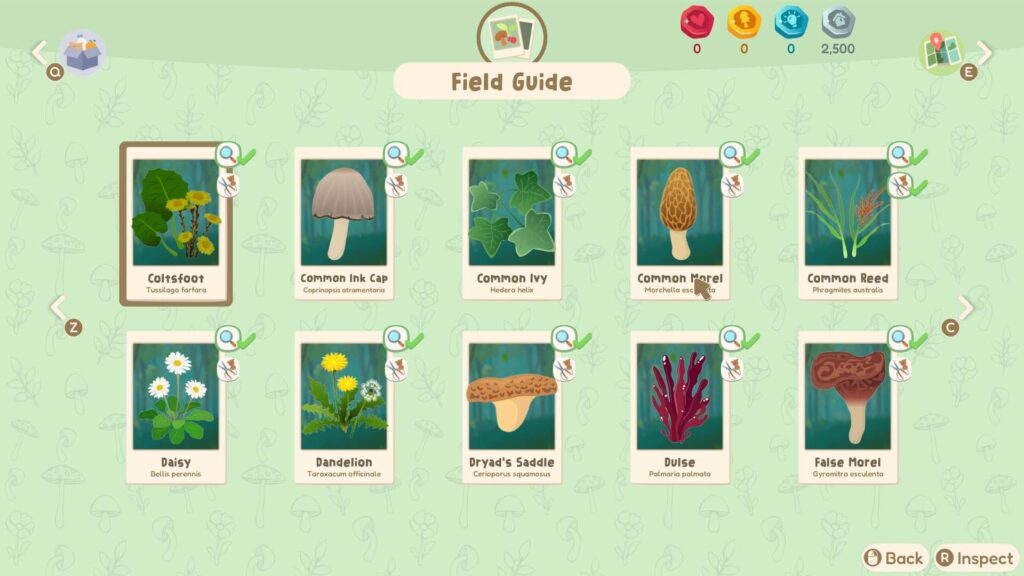Click the Field Guide photos icon
The width and height of the screenshot is (1024, 576).
512,35
